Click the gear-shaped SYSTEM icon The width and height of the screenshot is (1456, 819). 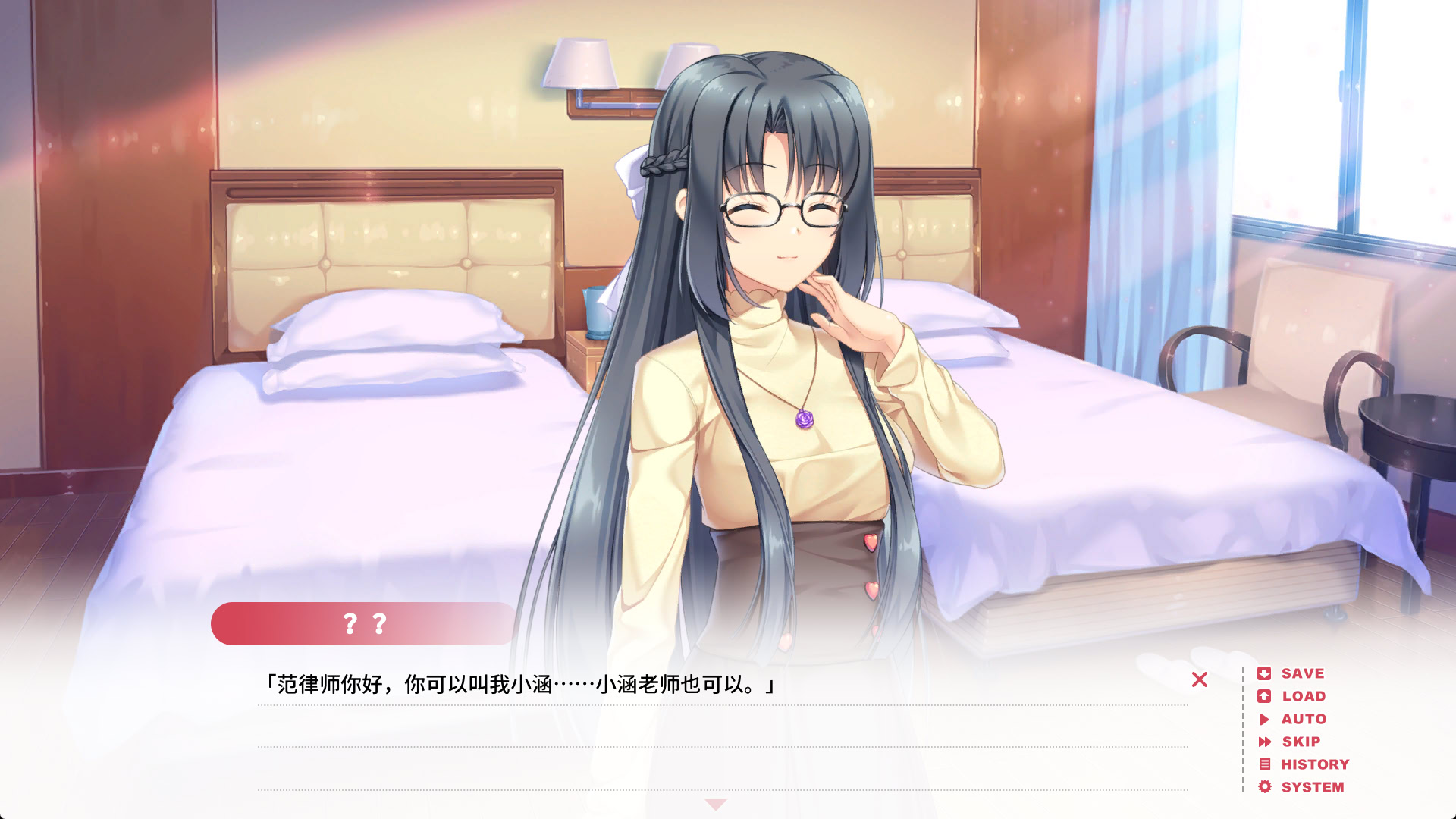[x=1265, y=786]
